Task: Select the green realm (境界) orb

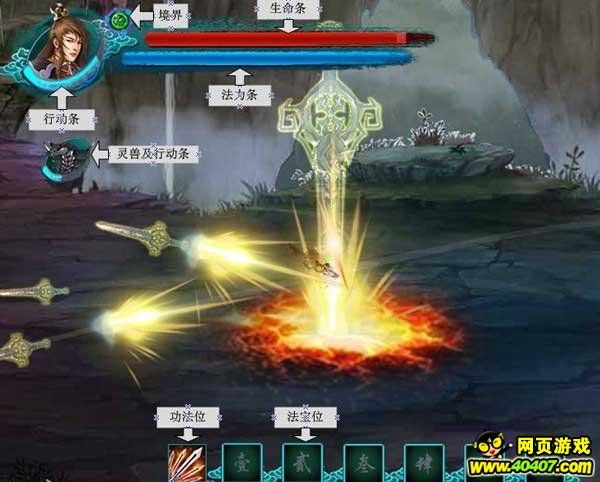Action: (x=119, y=19)
